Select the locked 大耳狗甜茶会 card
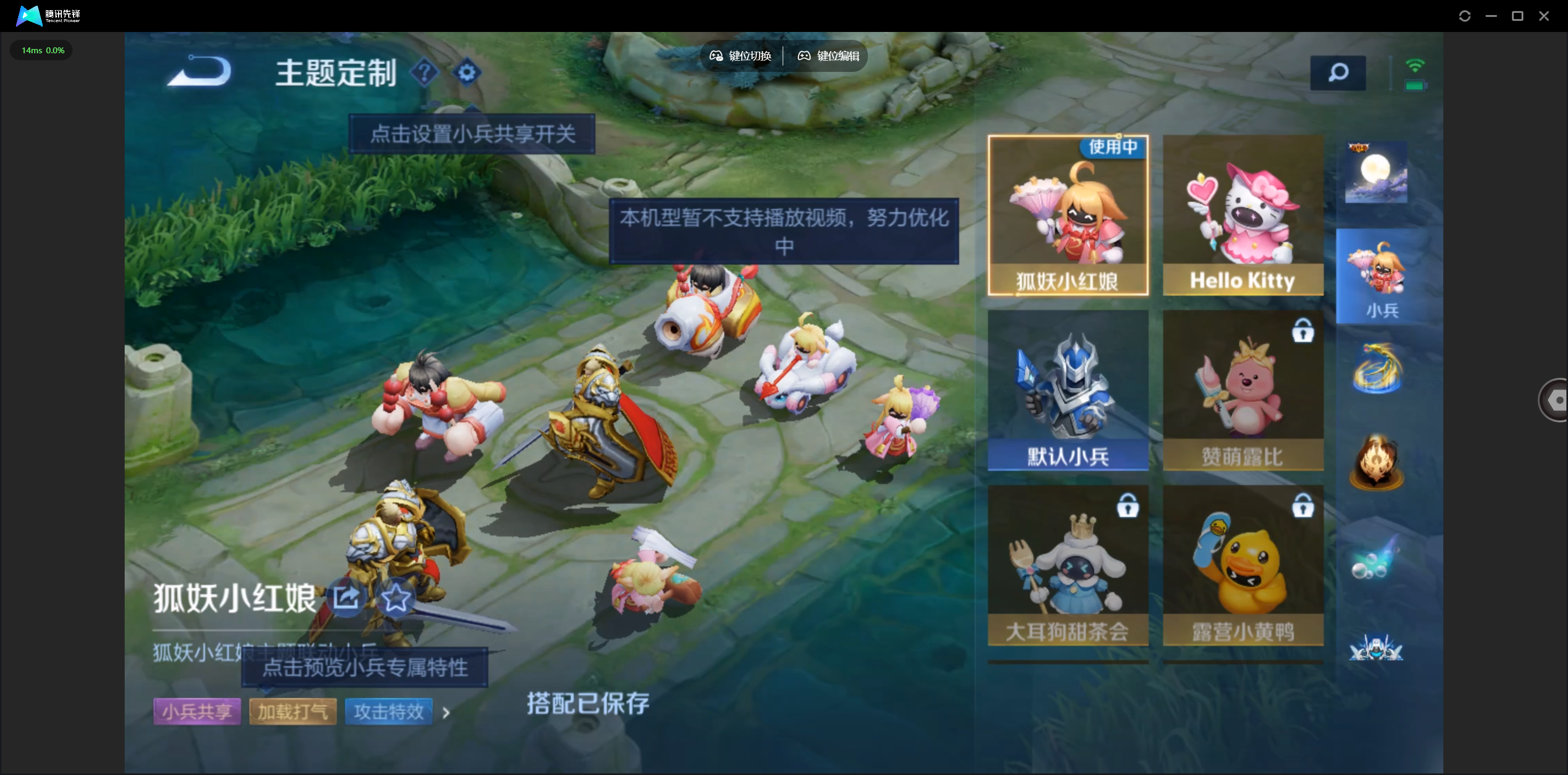 tap(1068, 565)
